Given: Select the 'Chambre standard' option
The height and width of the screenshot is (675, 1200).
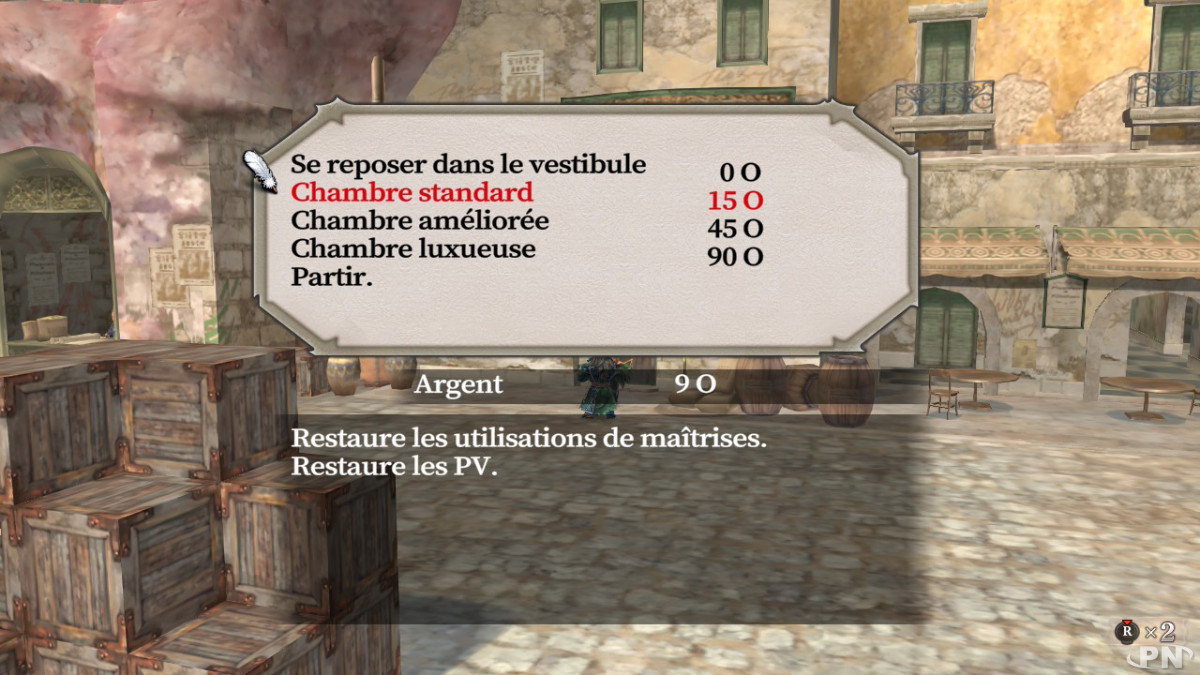Looking at the screenshot, I should [x=411, y=192].
